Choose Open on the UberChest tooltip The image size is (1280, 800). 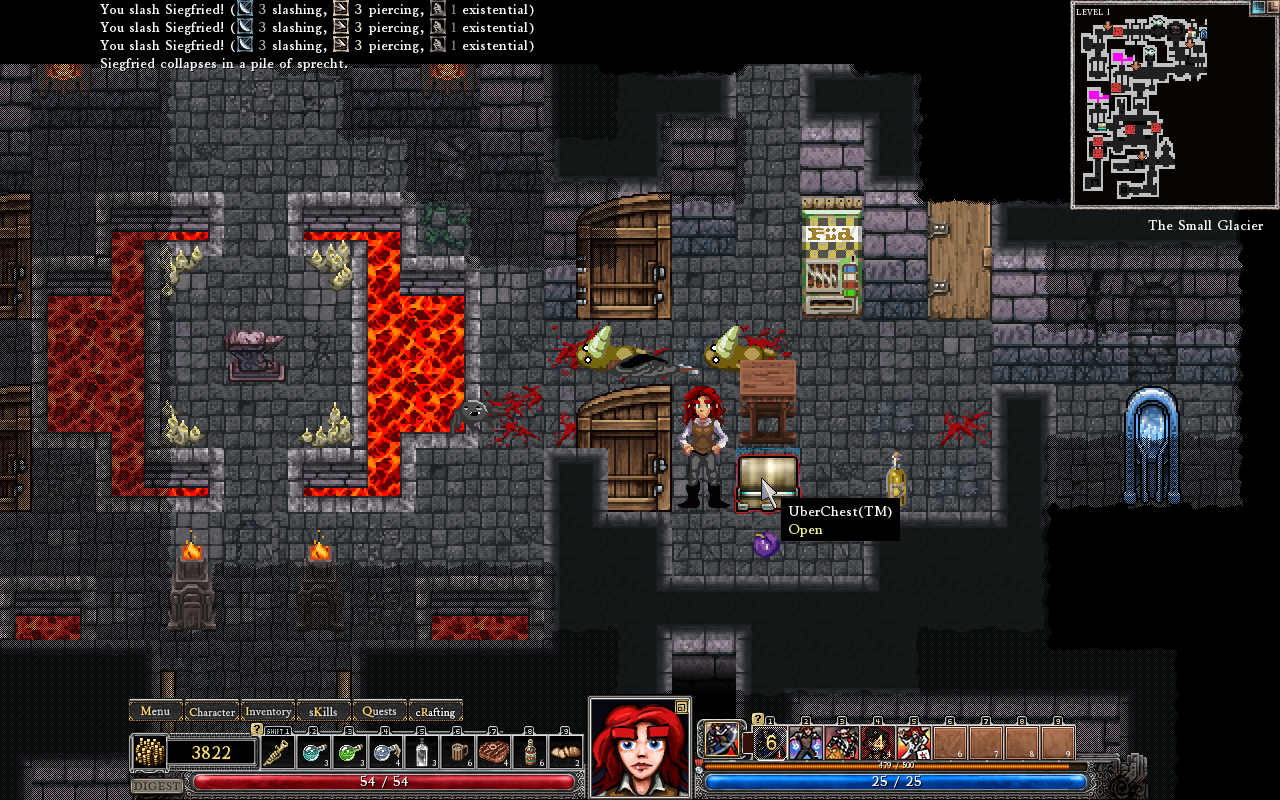click(x=806, y=530)
